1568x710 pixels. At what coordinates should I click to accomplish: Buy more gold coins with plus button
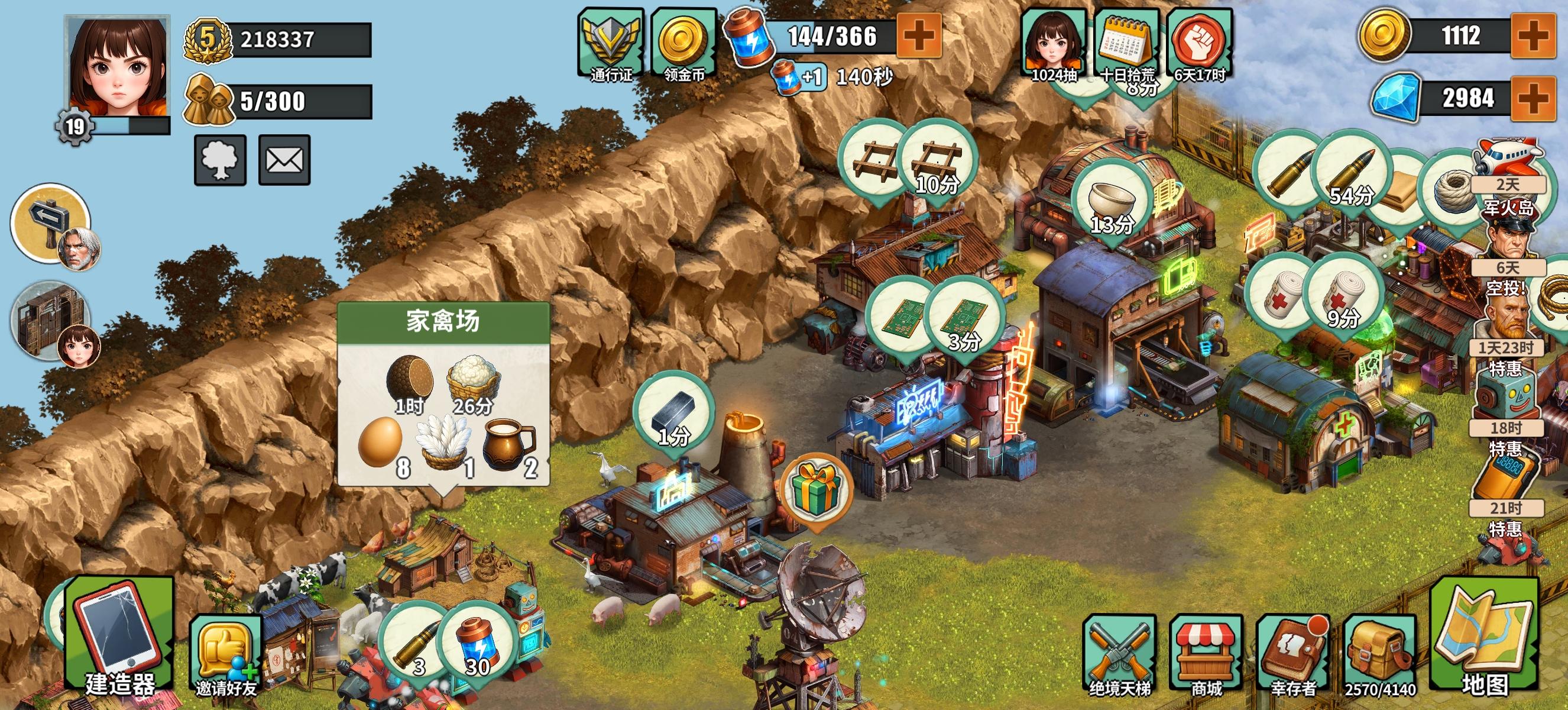click(x=1534, y=35)
